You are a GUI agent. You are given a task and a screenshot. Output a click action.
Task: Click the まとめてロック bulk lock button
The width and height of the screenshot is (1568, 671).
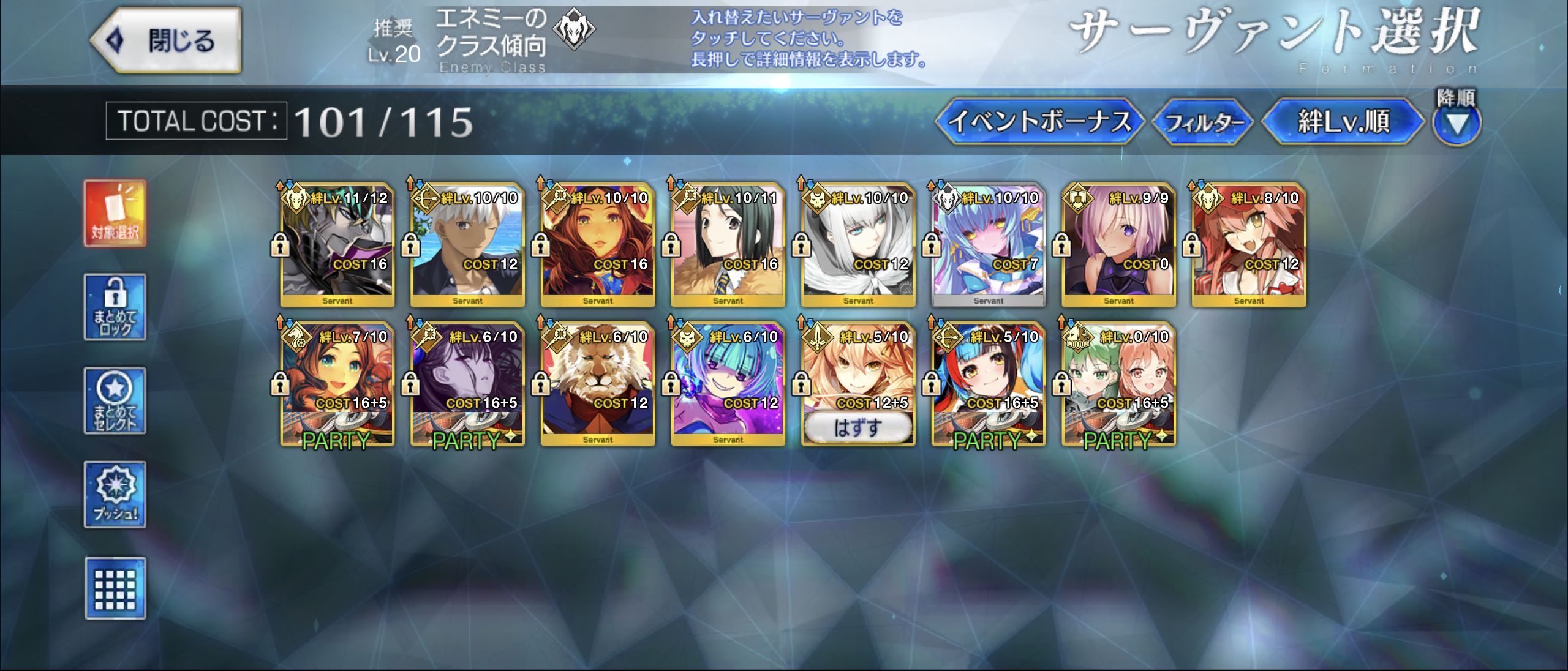[115, 307]
